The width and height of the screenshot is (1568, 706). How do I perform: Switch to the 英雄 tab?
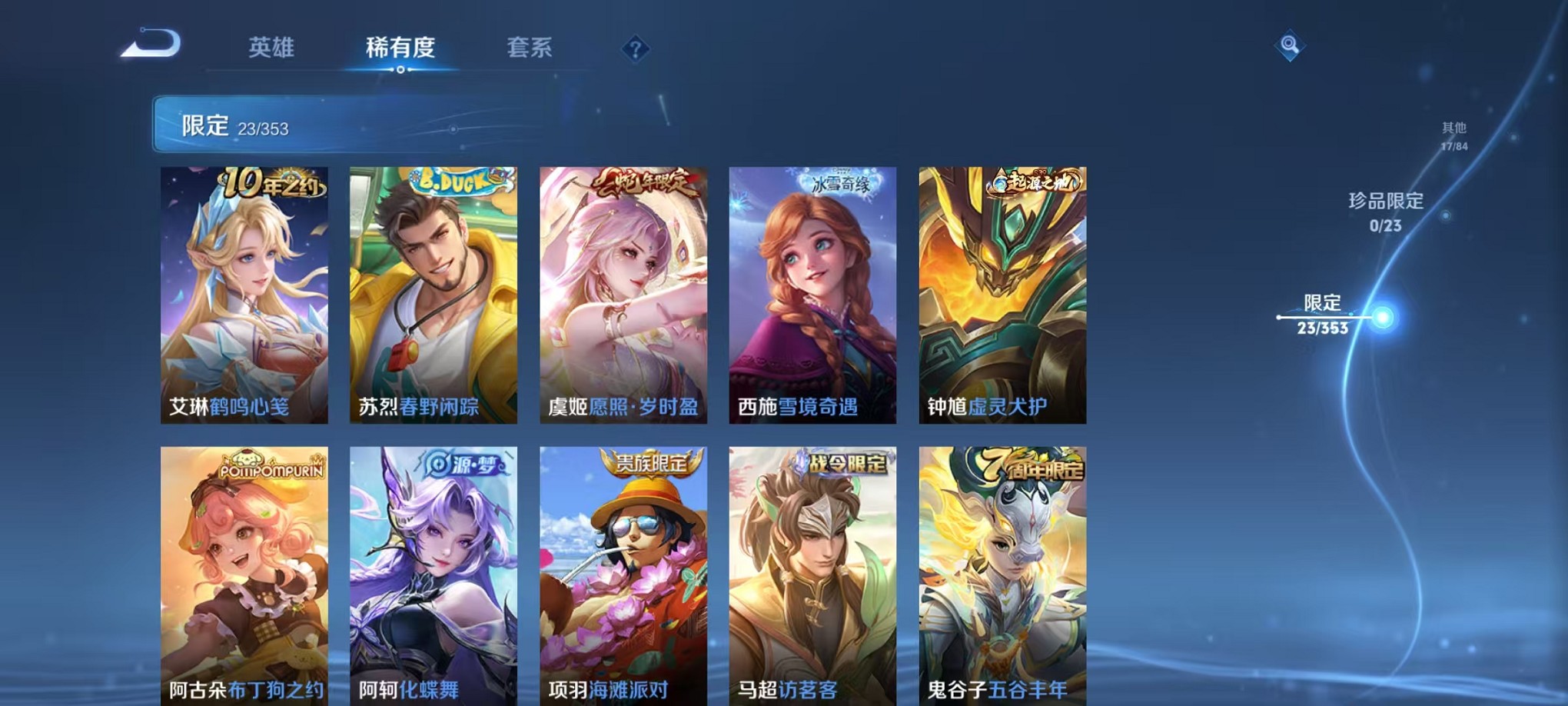pyautogui.click(x=273, y=48)
